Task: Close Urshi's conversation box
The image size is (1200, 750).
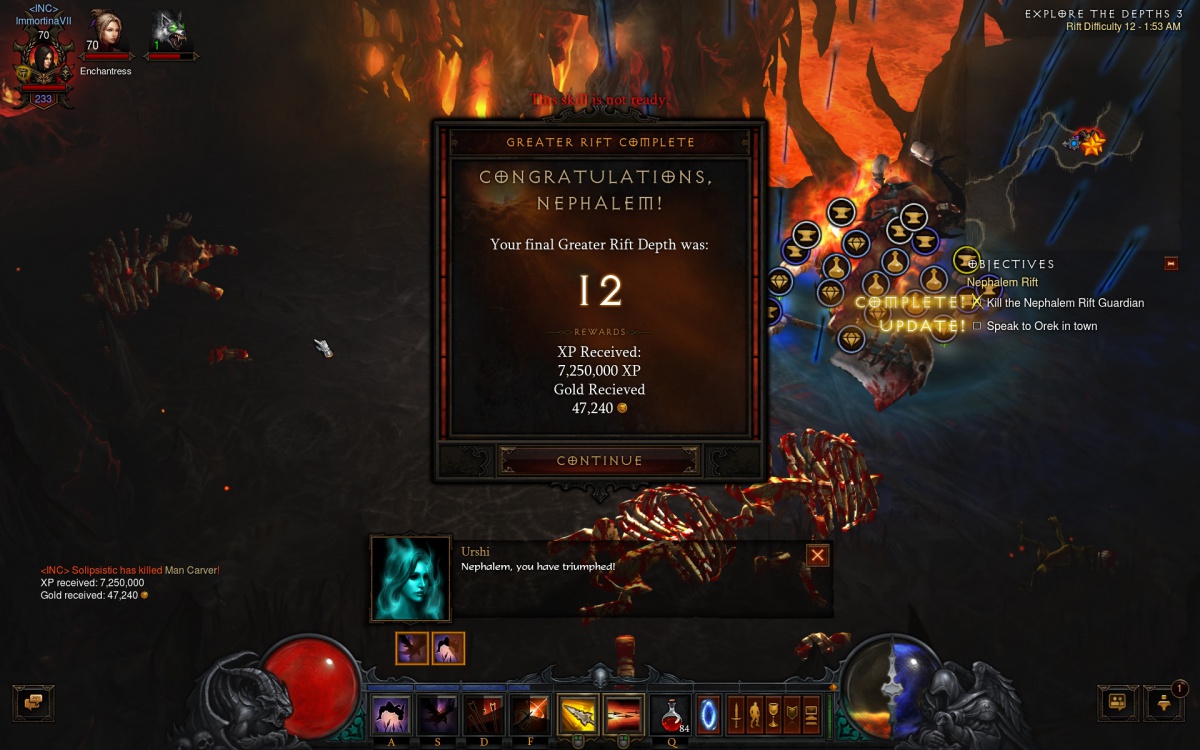Action: coord(818,556)
